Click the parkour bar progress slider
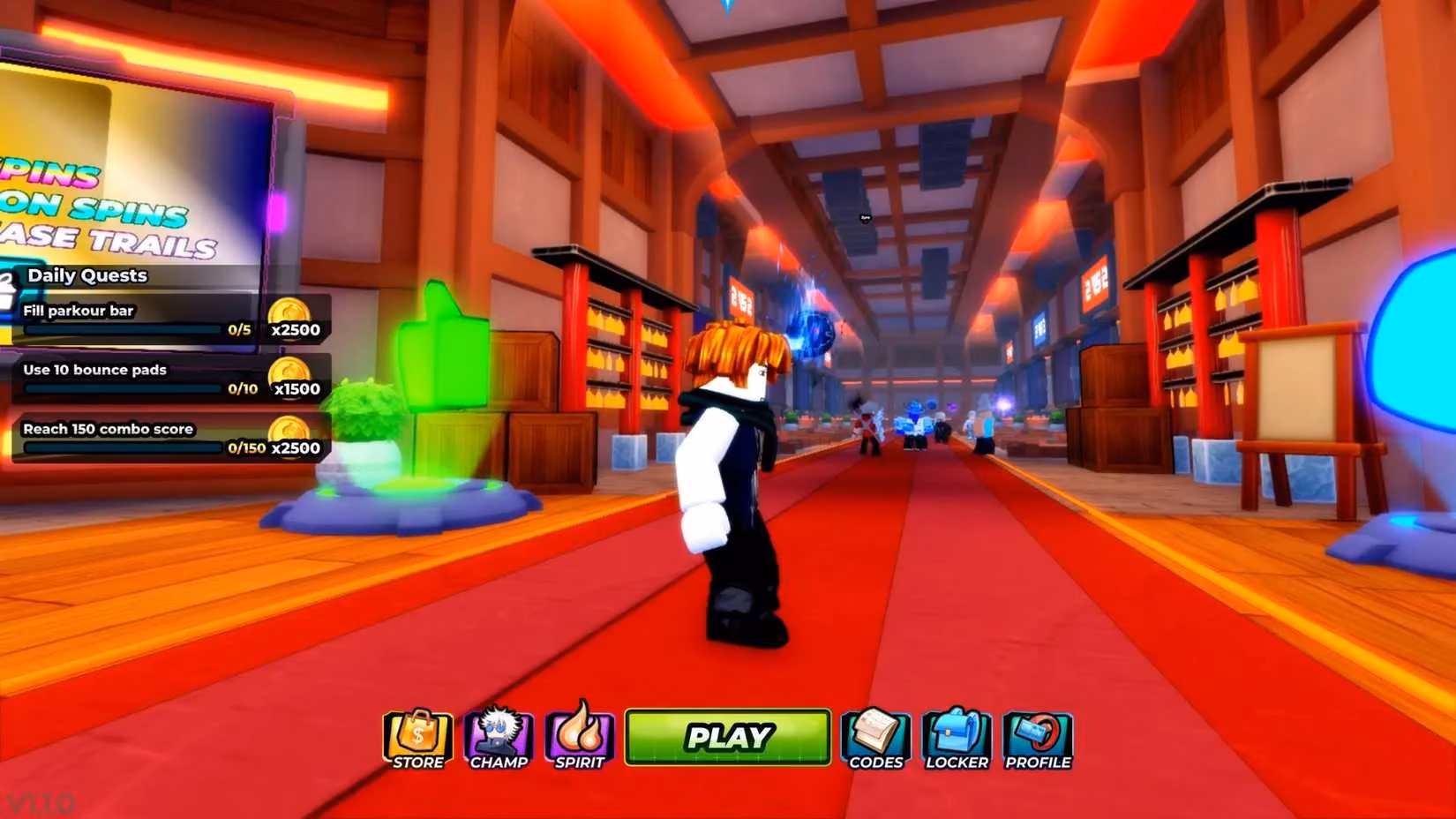This screenshot has height=819, width=1456. (x=124, y=327)
